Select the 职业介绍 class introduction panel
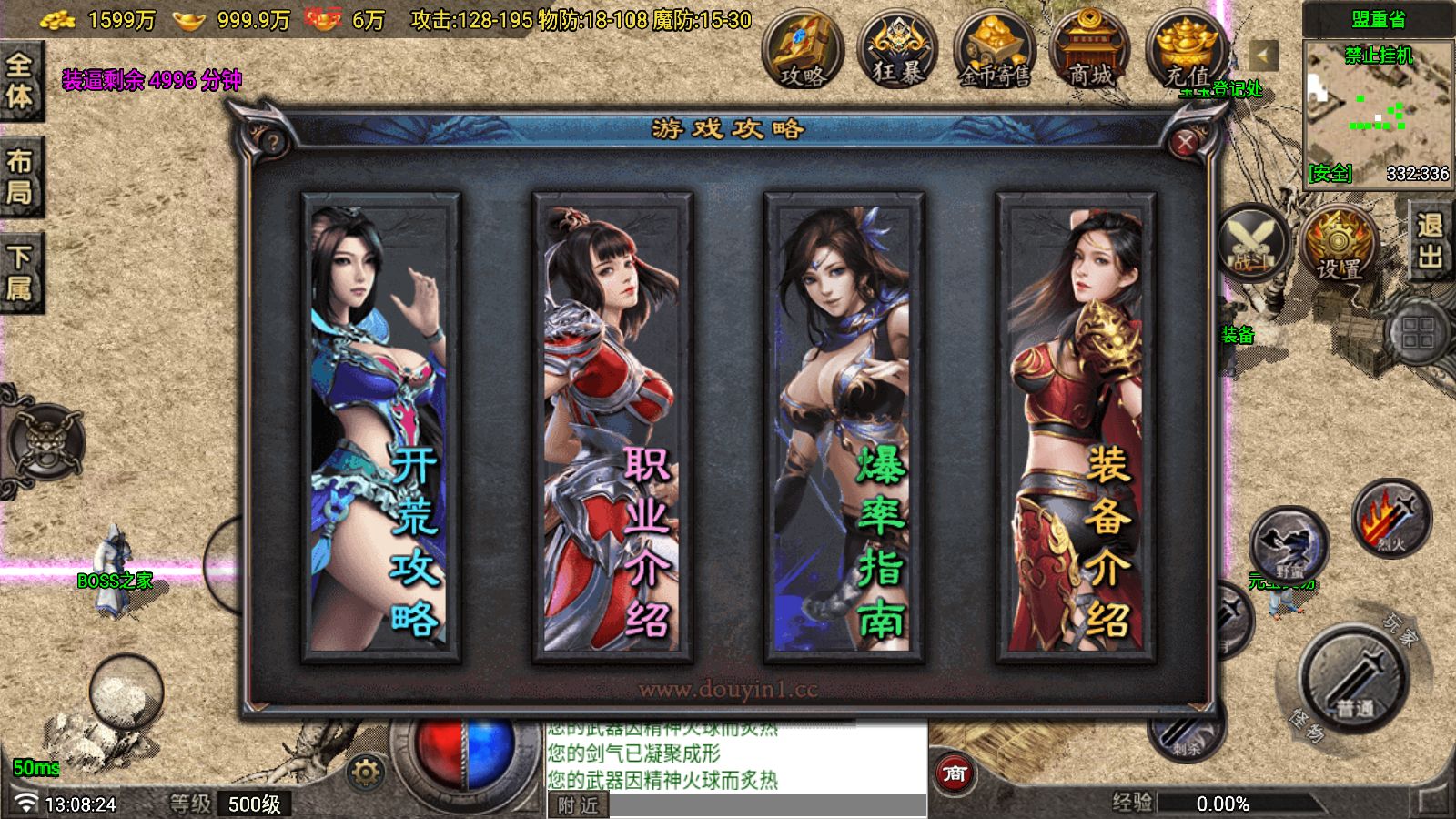1456x819 pixels. pos(612,425)
